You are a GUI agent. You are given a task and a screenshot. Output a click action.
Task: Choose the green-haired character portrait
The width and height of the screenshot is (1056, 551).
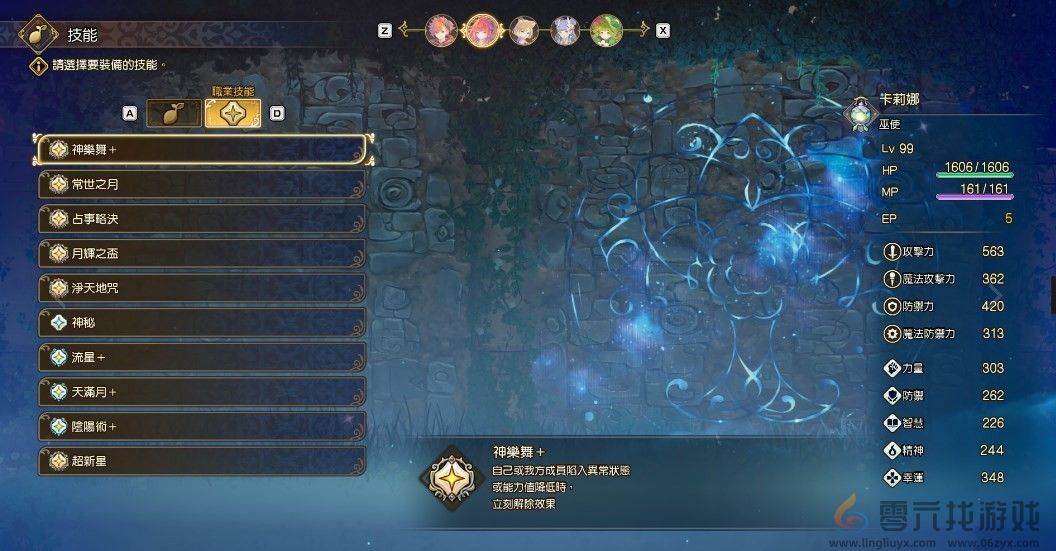click(x=606, y=30)
